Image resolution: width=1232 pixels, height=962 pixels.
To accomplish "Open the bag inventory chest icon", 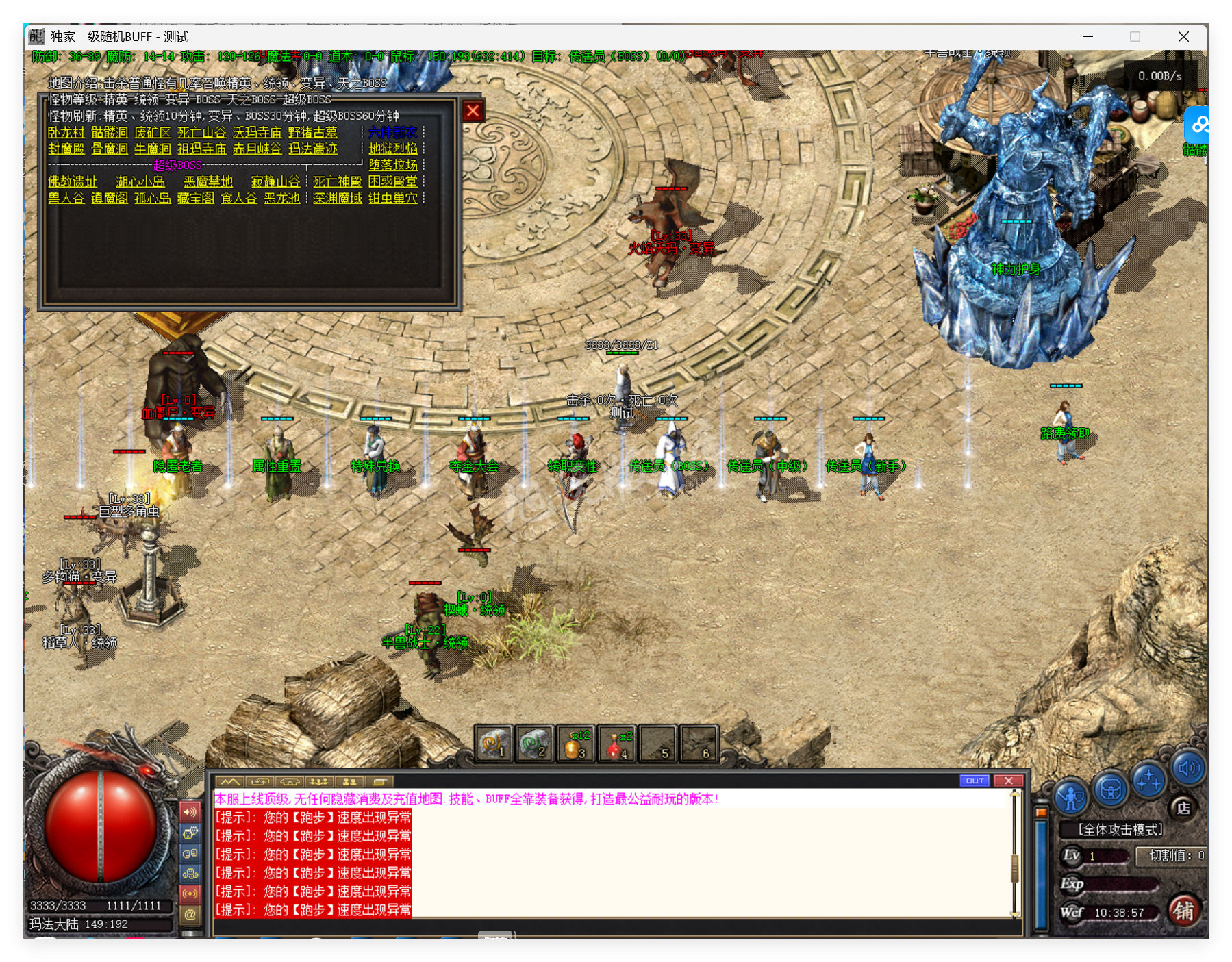I will (x=1110, y=789).
